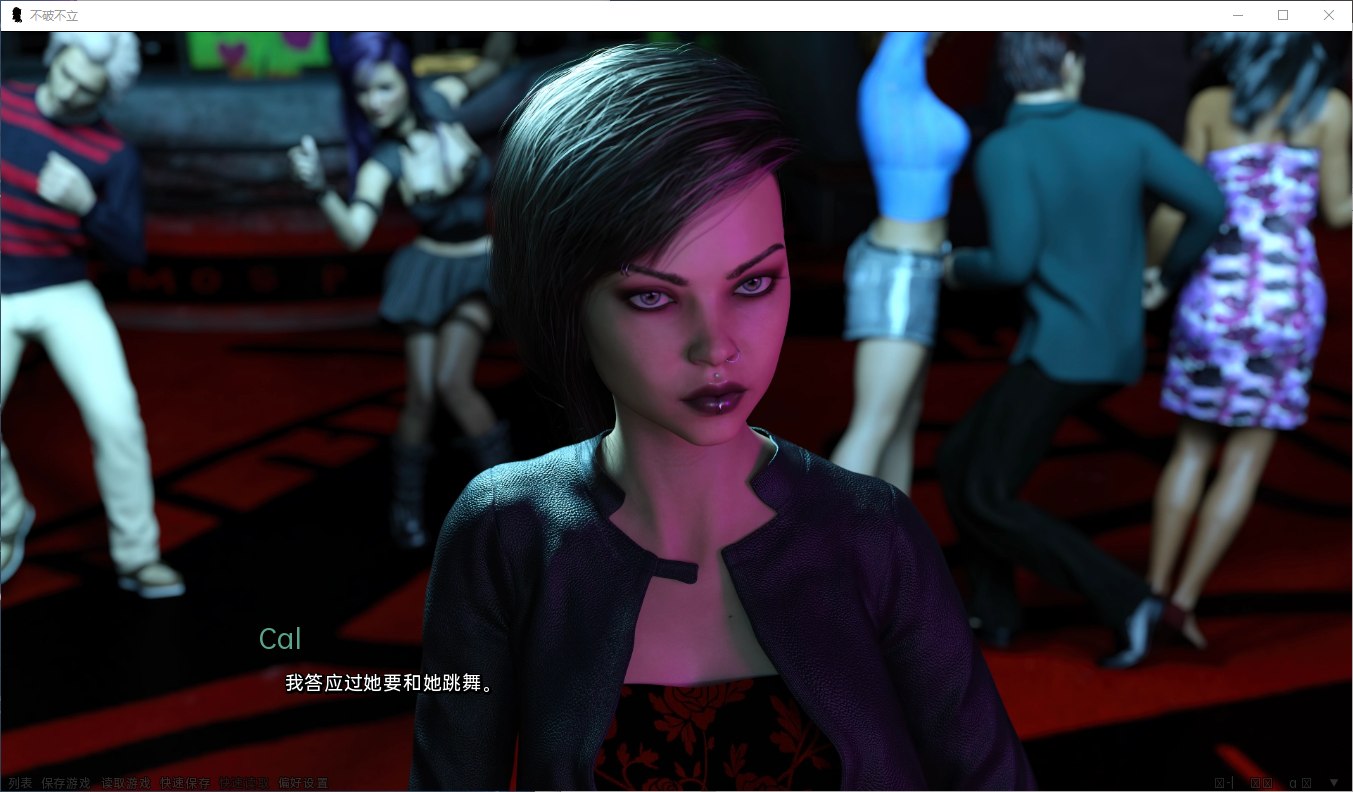Click the speaker name 'Cal' above the dialogue
Screen dimensions: 1353x792
click(280, 639)
